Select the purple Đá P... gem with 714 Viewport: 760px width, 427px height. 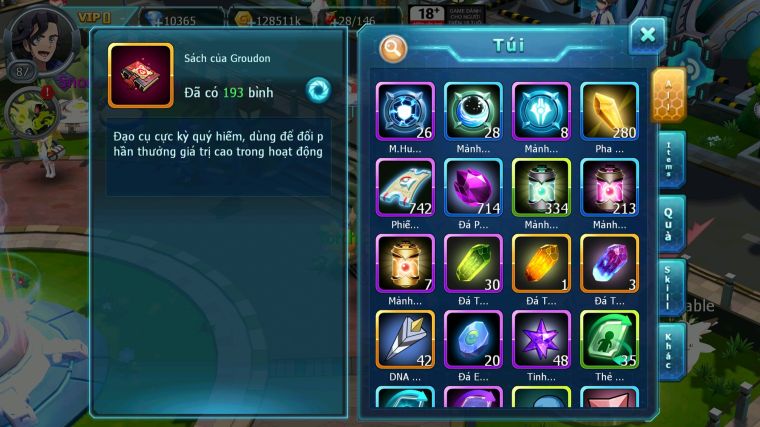[473, 187]
